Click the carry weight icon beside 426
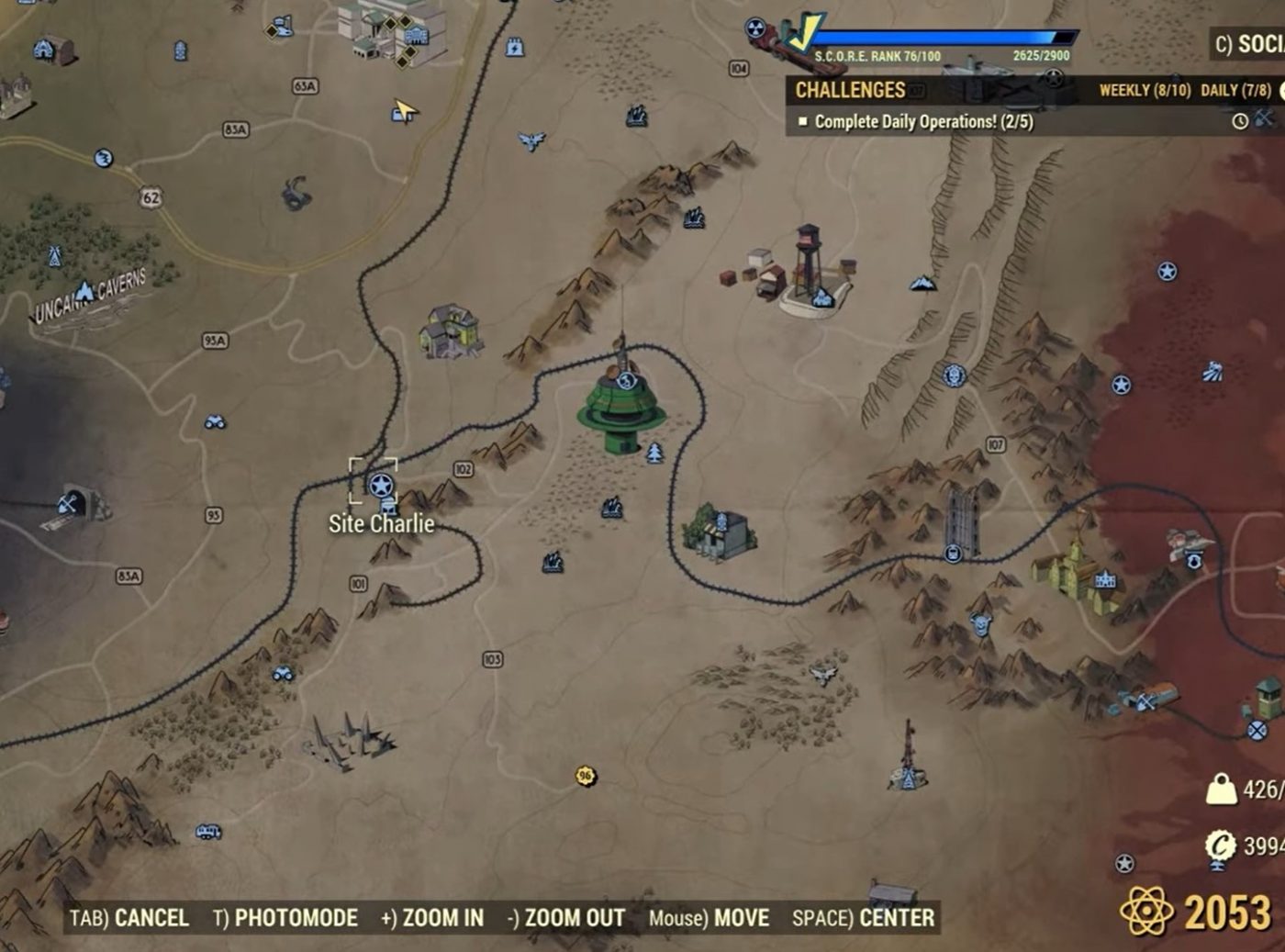 point(1221,787)
